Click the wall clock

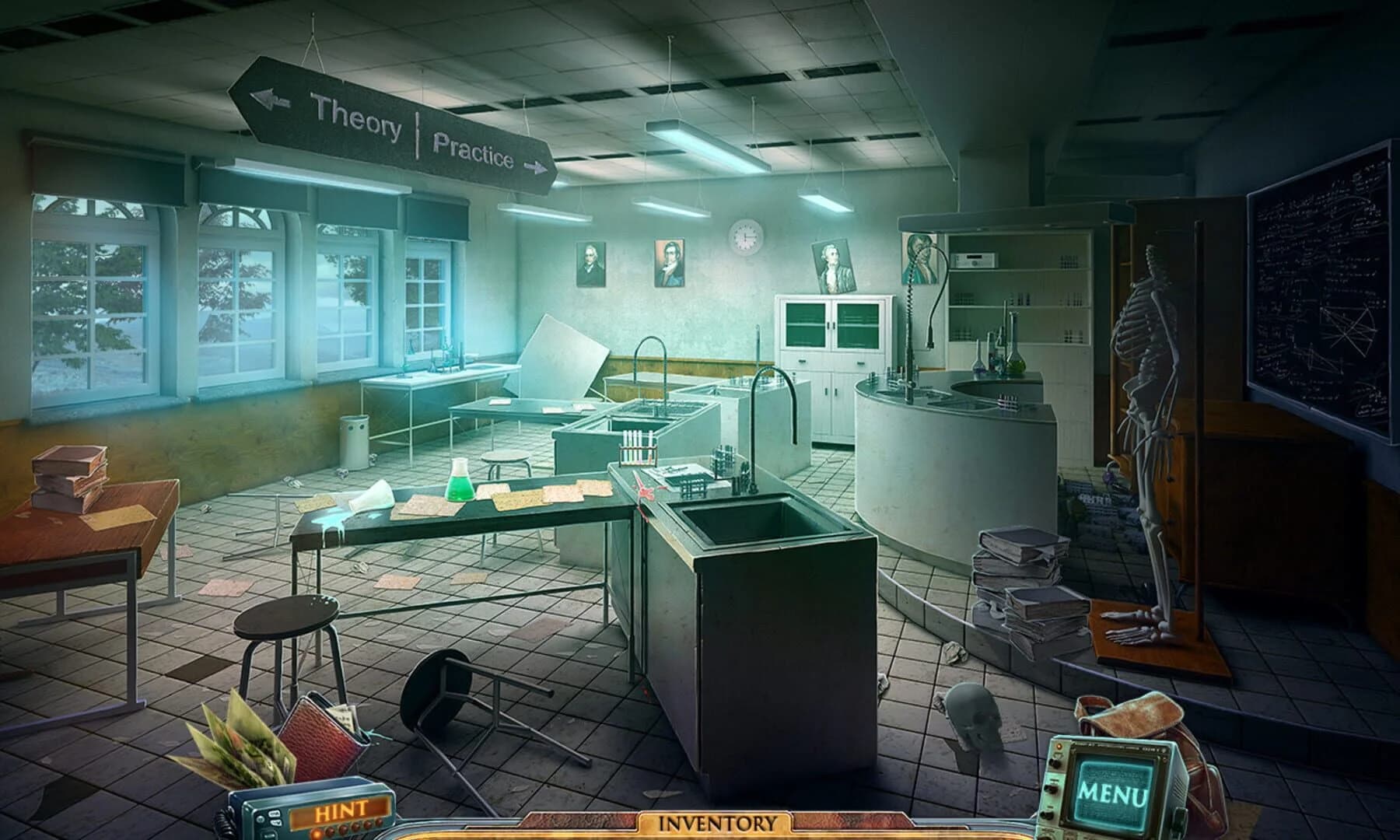[744, 237]
